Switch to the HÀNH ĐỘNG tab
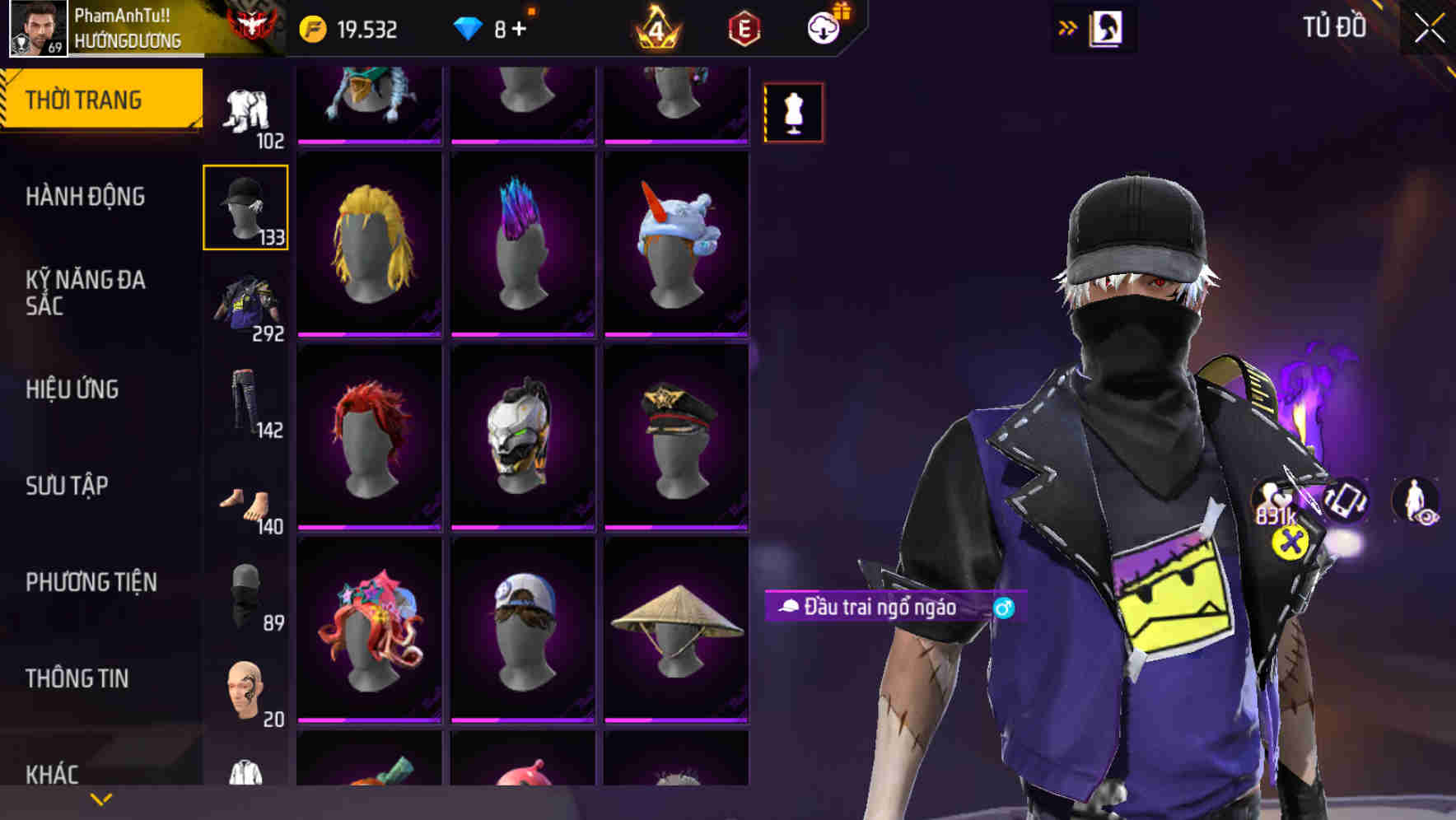Screen dimensions: 1456x820 click(x=86, y=197)
